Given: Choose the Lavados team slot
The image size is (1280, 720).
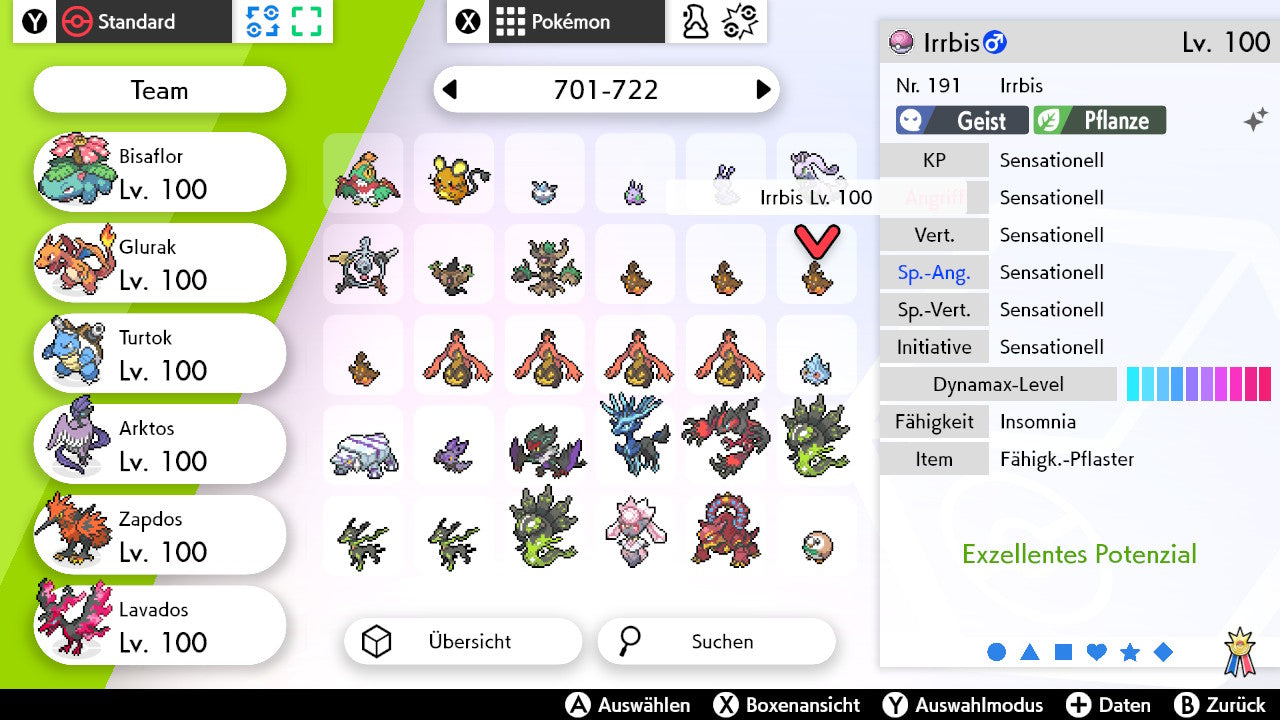Looking at the screenshot, I should (x=160, y=626).
